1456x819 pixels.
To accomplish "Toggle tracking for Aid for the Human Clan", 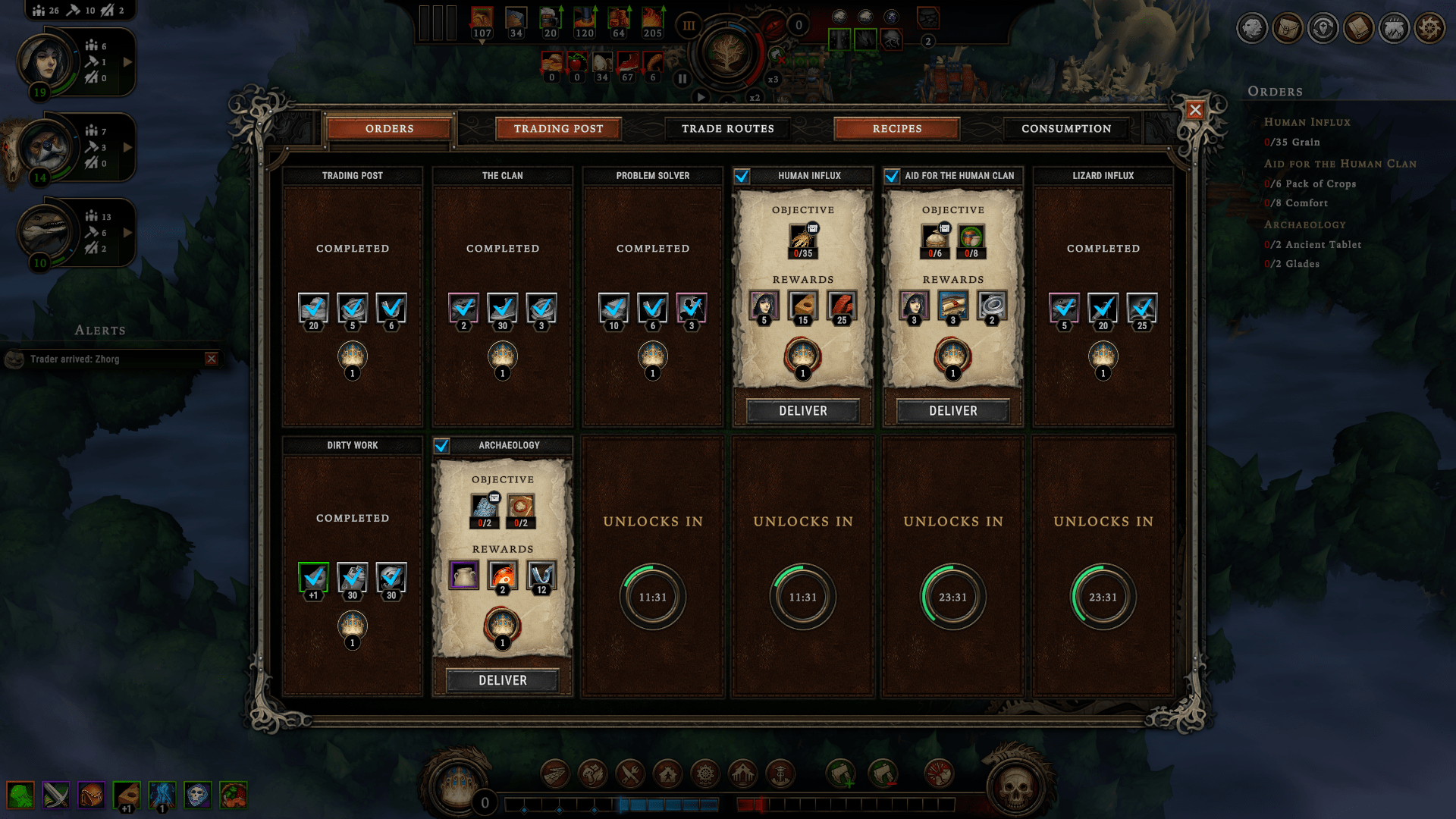I will click(x=893, y=176).
